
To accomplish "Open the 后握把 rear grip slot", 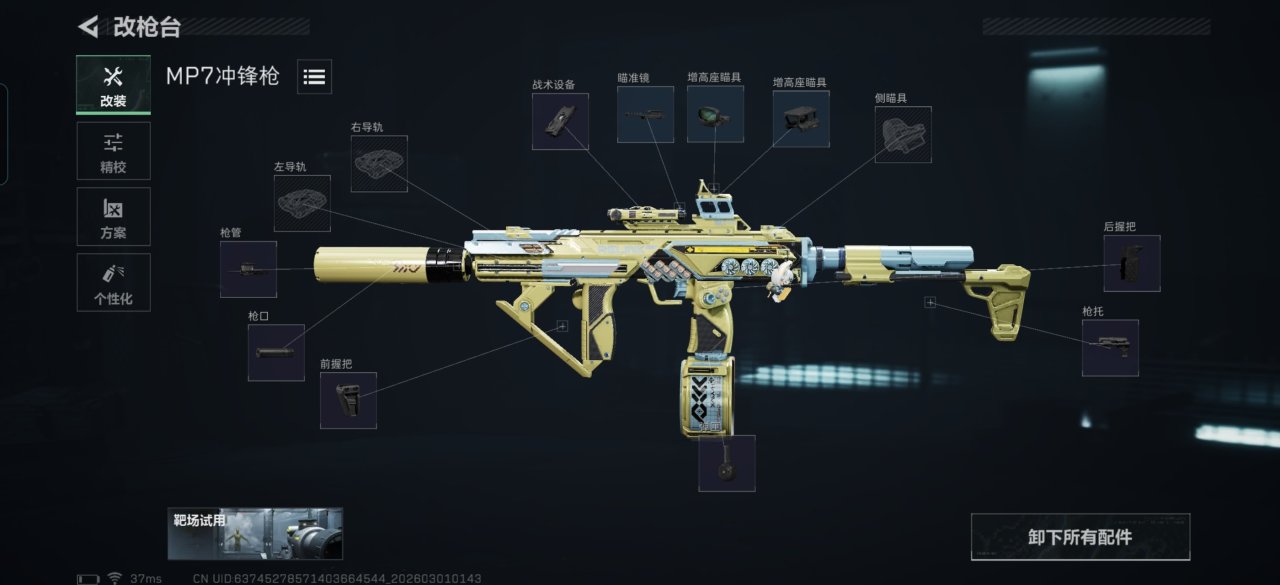I will coord(1132,264).
